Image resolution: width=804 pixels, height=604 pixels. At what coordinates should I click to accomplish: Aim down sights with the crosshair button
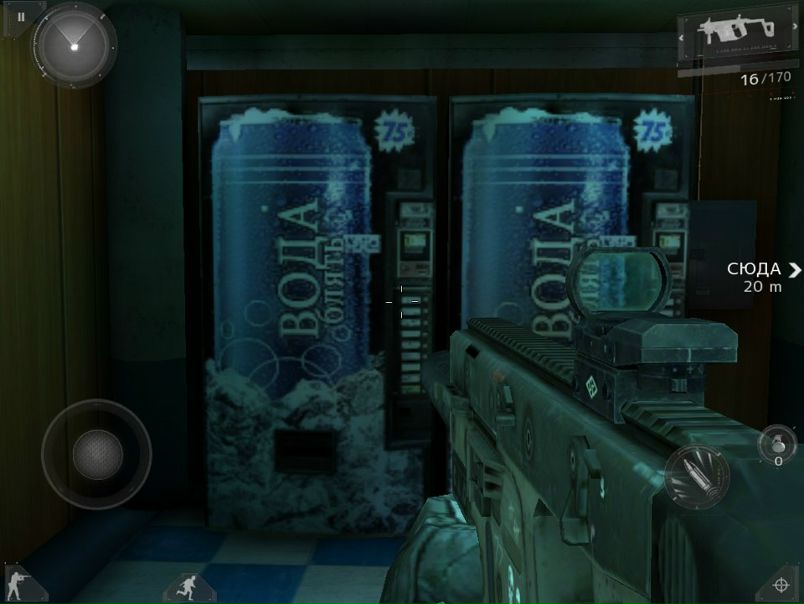783,585
